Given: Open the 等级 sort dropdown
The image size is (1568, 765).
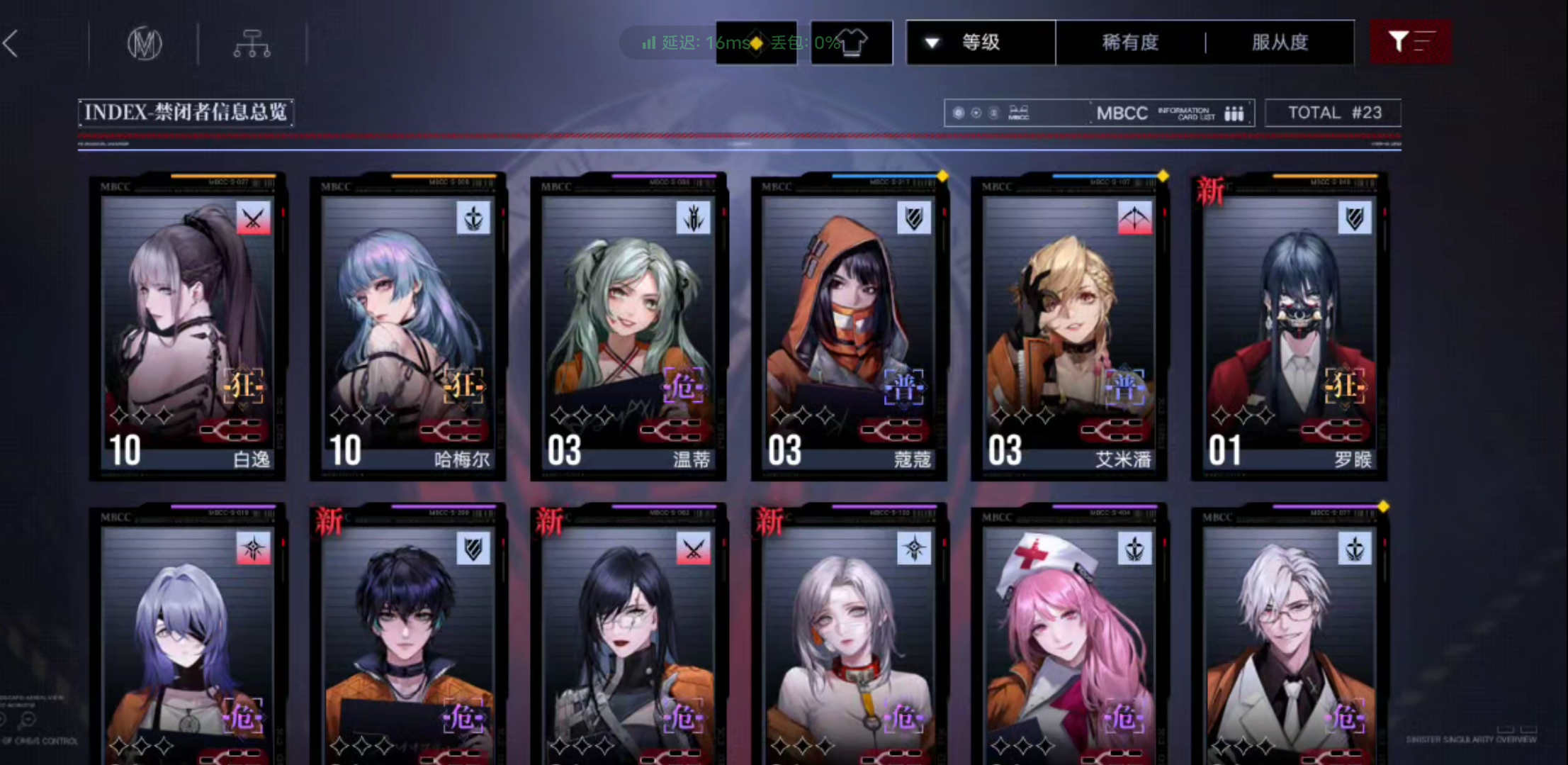Looking at the screenshot, I should 981,42.
